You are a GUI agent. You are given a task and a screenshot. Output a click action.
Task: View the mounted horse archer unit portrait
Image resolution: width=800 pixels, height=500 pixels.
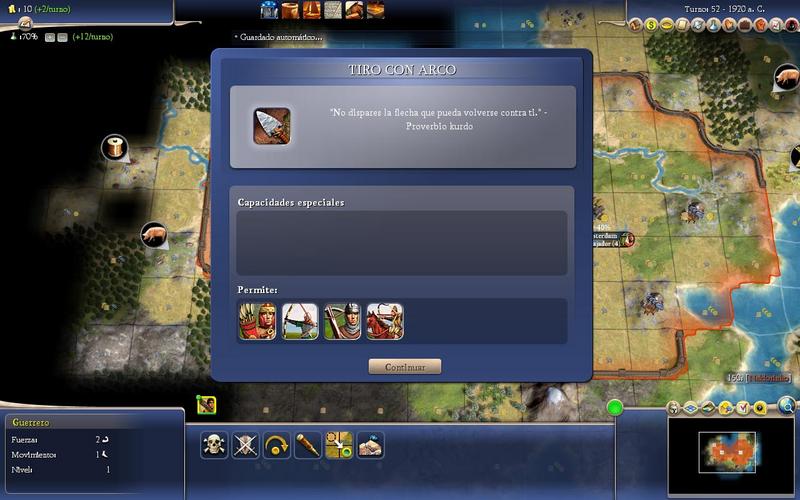click(x=385, y=322)
